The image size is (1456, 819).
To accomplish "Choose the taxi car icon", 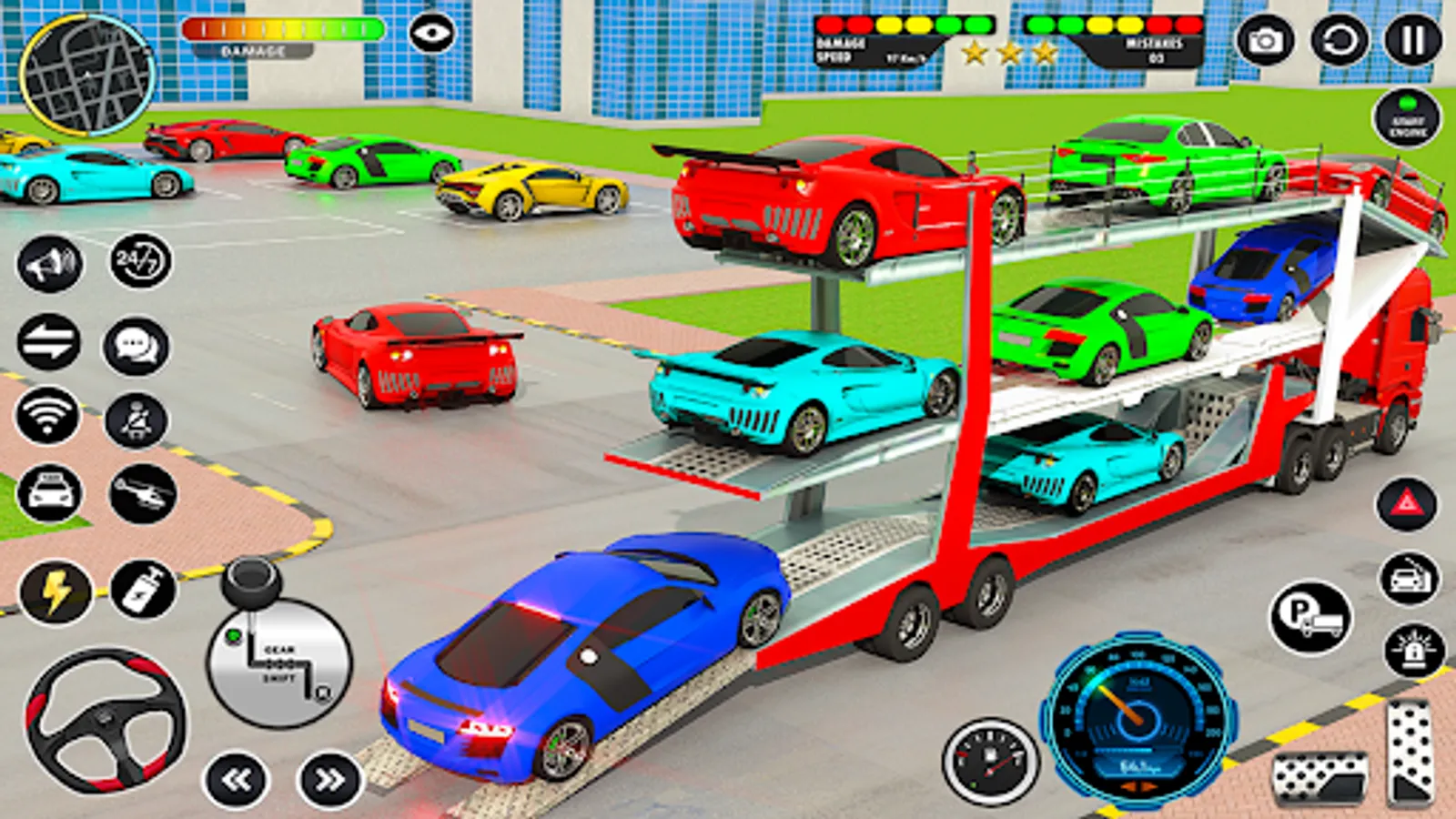I will (49, 493).
